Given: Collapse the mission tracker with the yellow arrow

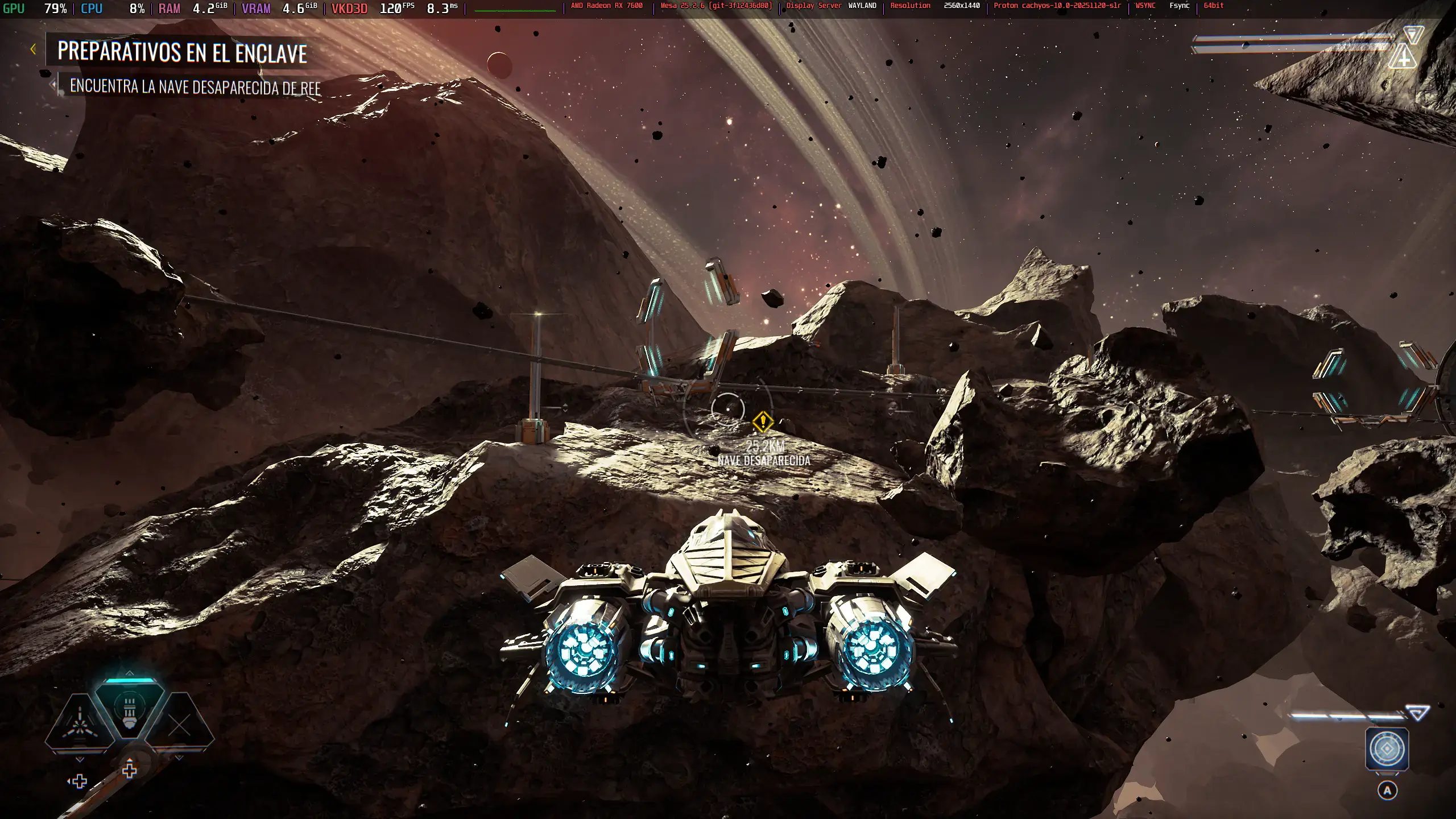Looking at the screenshot, I should 33,49.
